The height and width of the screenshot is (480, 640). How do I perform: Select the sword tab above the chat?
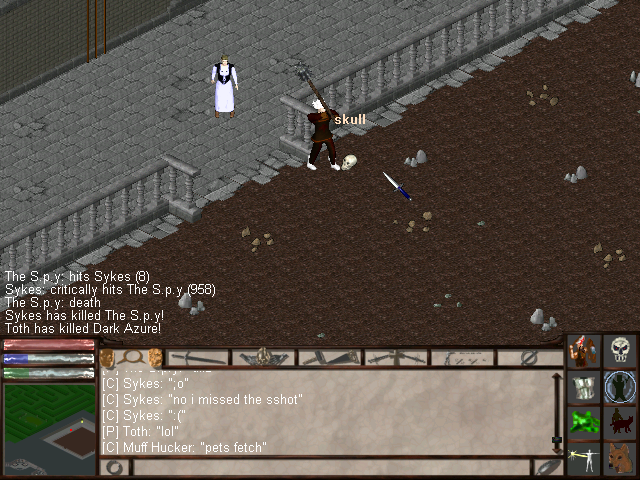pyautogui.click(x=197, y=357)
